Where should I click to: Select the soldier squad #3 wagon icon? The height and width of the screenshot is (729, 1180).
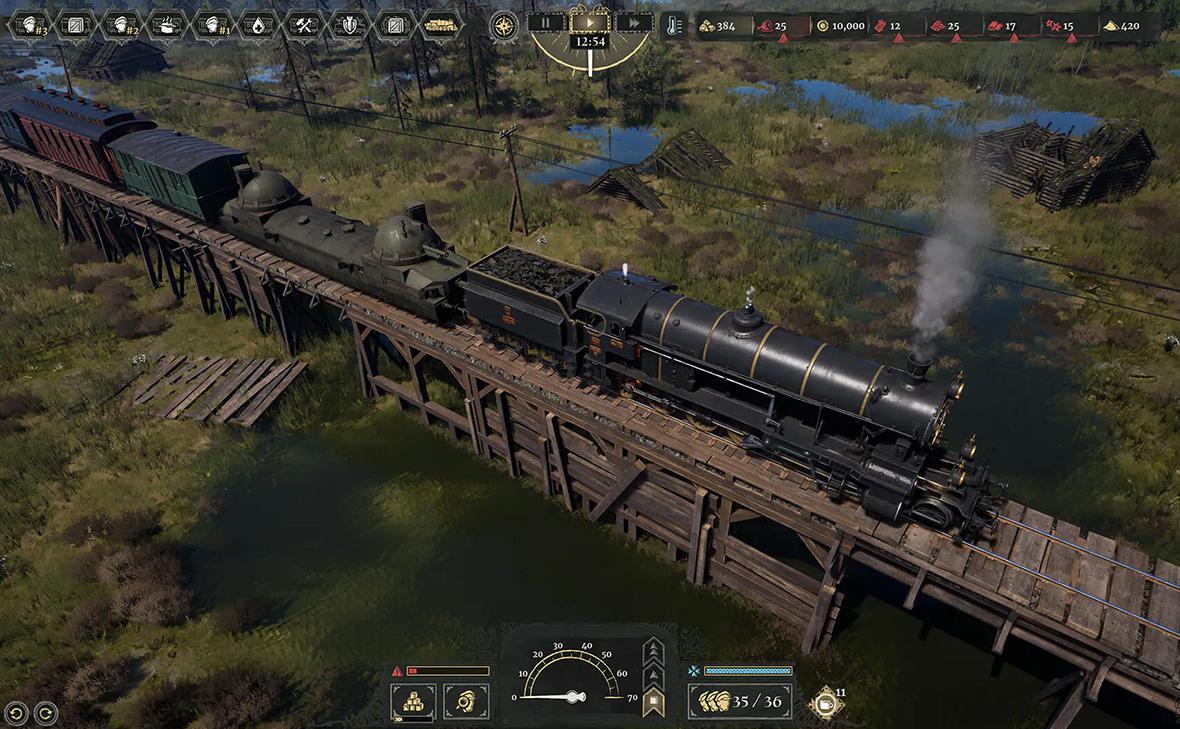(x=30, y=24)
